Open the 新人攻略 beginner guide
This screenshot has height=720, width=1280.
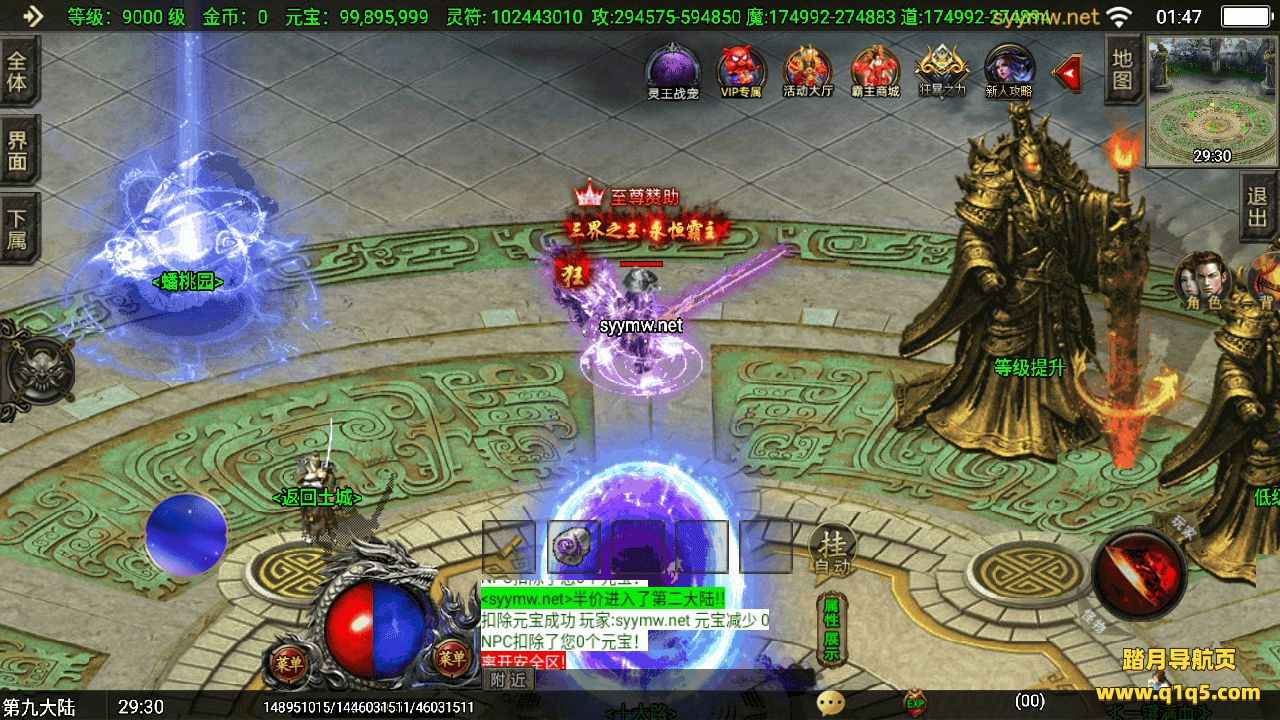1009,68
